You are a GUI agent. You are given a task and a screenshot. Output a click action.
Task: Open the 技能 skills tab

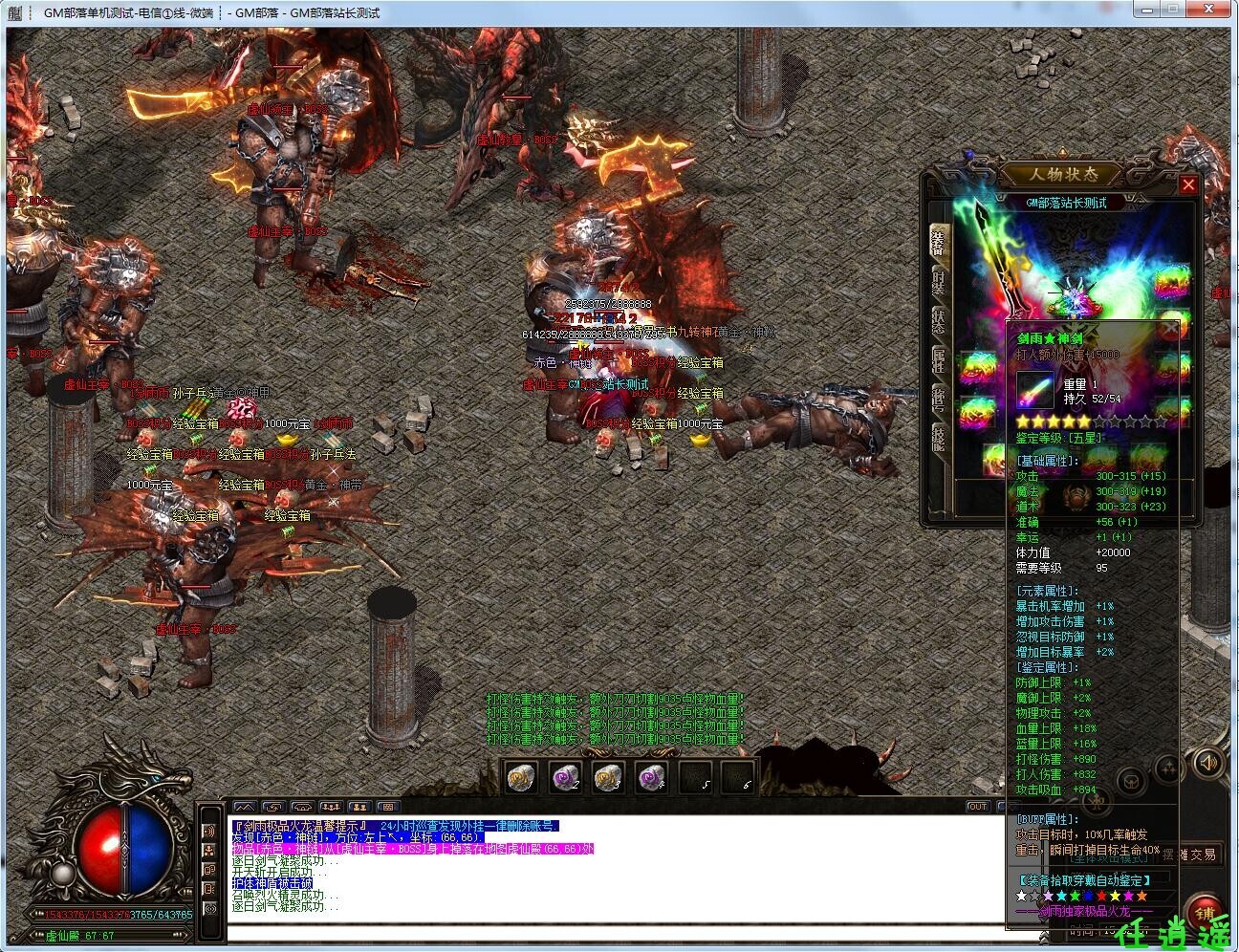[x=940, y=438]
